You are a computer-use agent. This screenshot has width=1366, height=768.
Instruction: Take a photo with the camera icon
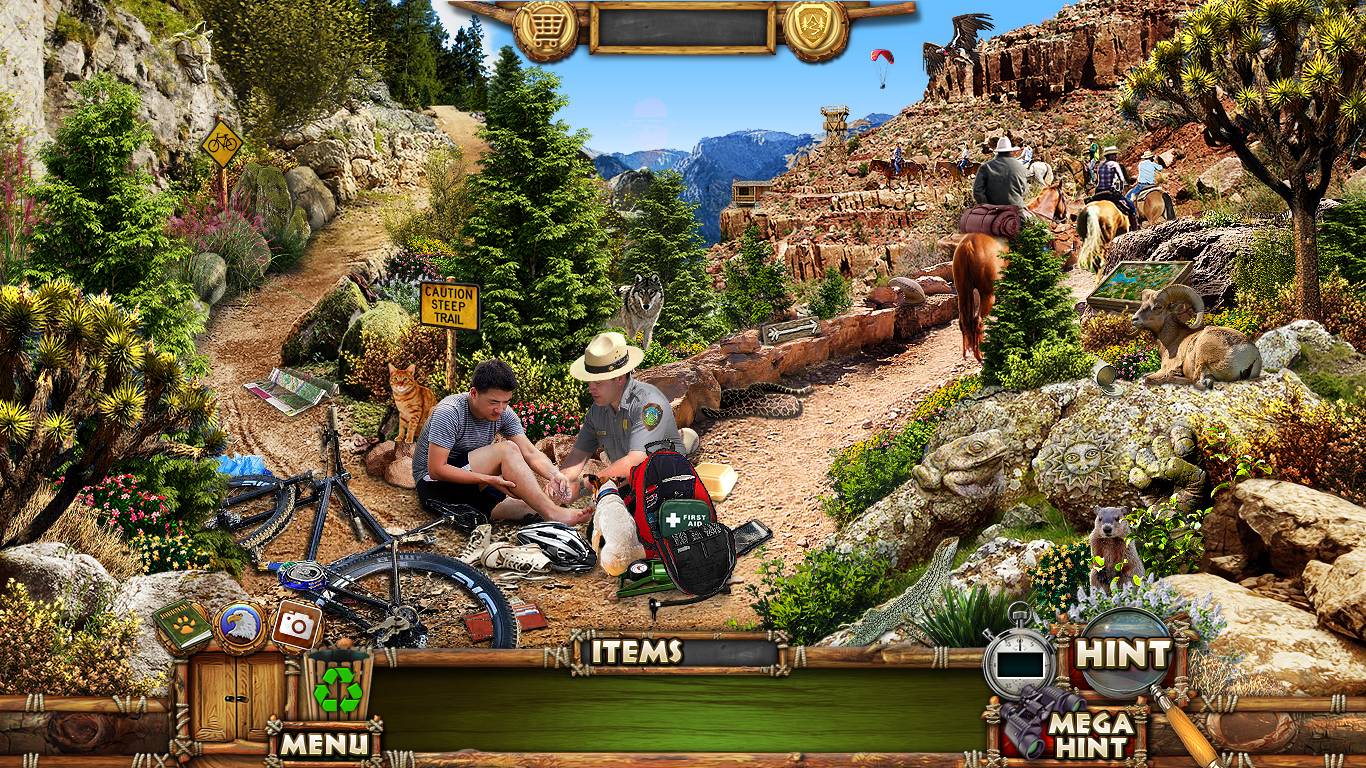(296, 626)
